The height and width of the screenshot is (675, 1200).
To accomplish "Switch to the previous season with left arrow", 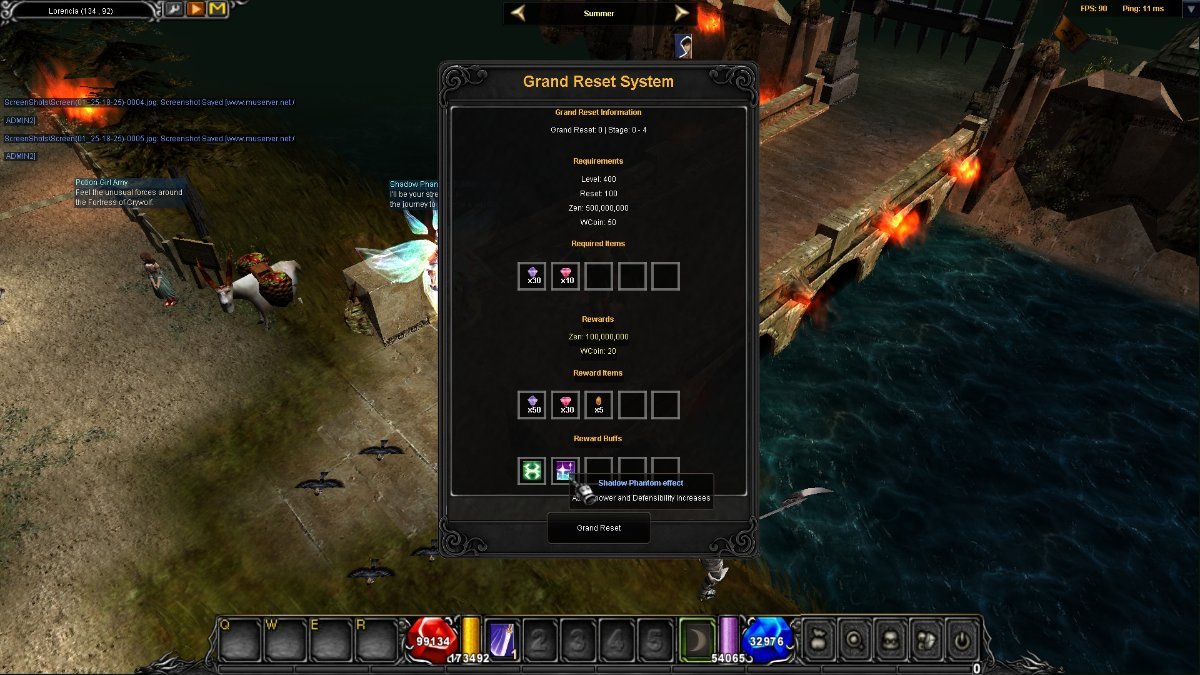I will [518, 13].
